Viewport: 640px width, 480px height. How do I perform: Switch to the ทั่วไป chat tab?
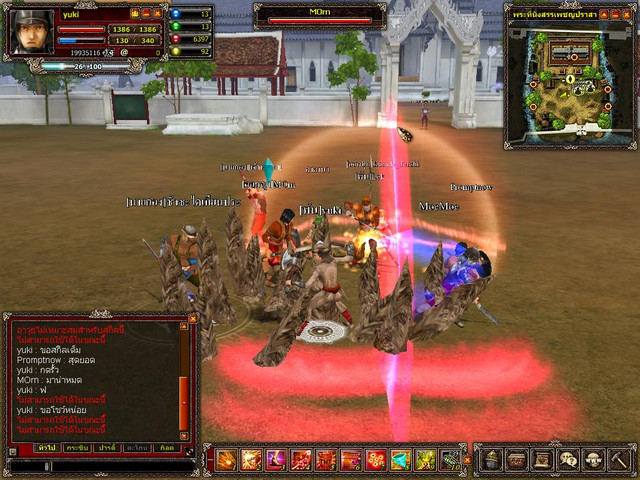(47, 447)
